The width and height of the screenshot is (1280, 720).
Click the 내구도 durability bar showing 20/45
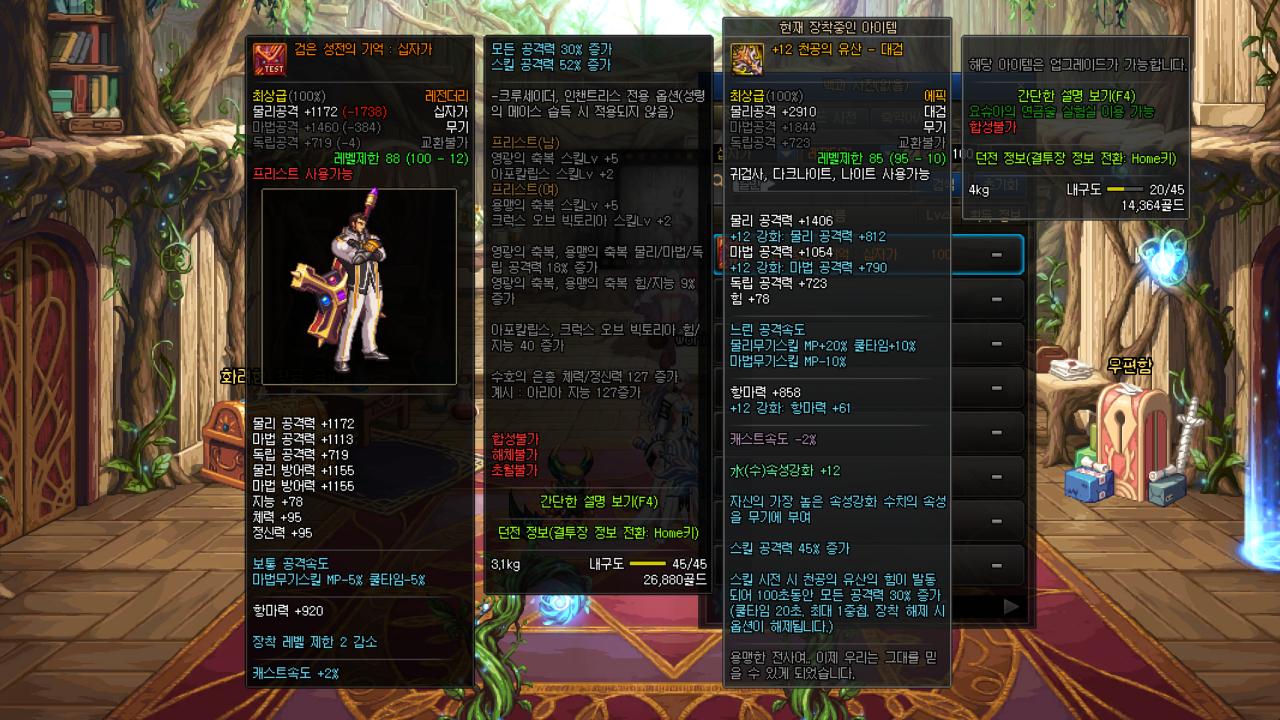[1123, 189]
